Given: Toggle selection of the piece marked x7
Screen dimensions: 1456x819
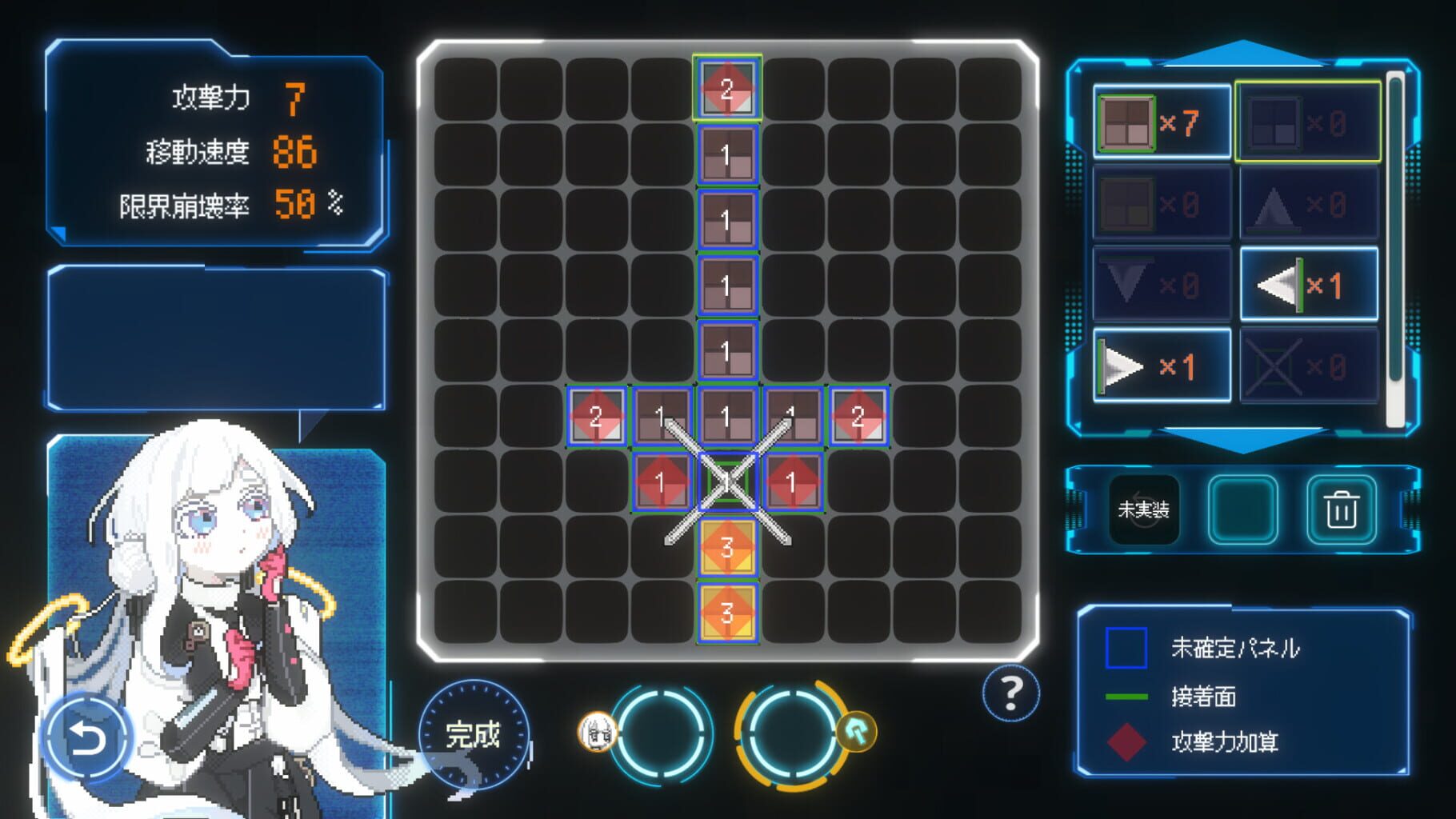Looking at the screenshot, I should [1162, 120].
